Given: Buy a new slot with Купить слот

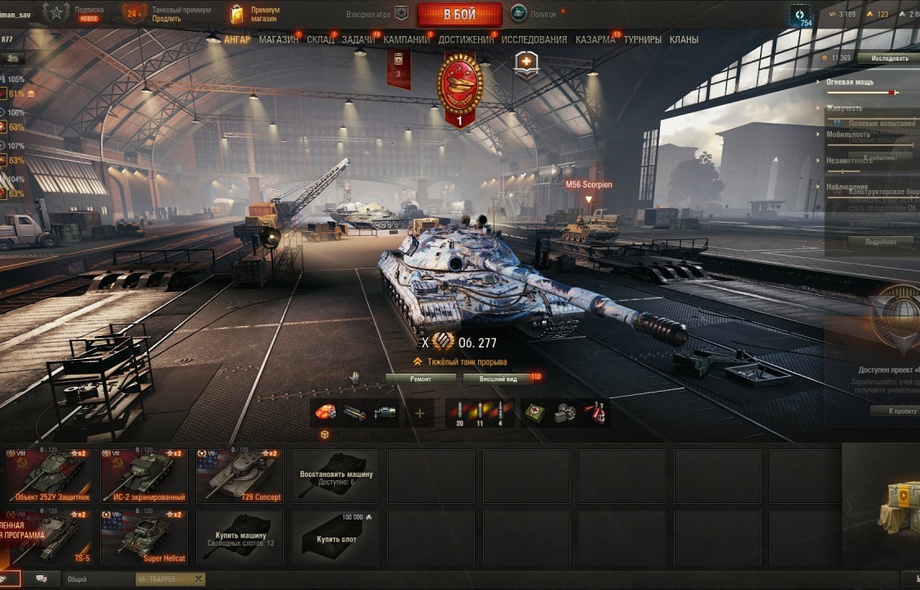Looking at the screenshot, I should (x=335, y=537).
